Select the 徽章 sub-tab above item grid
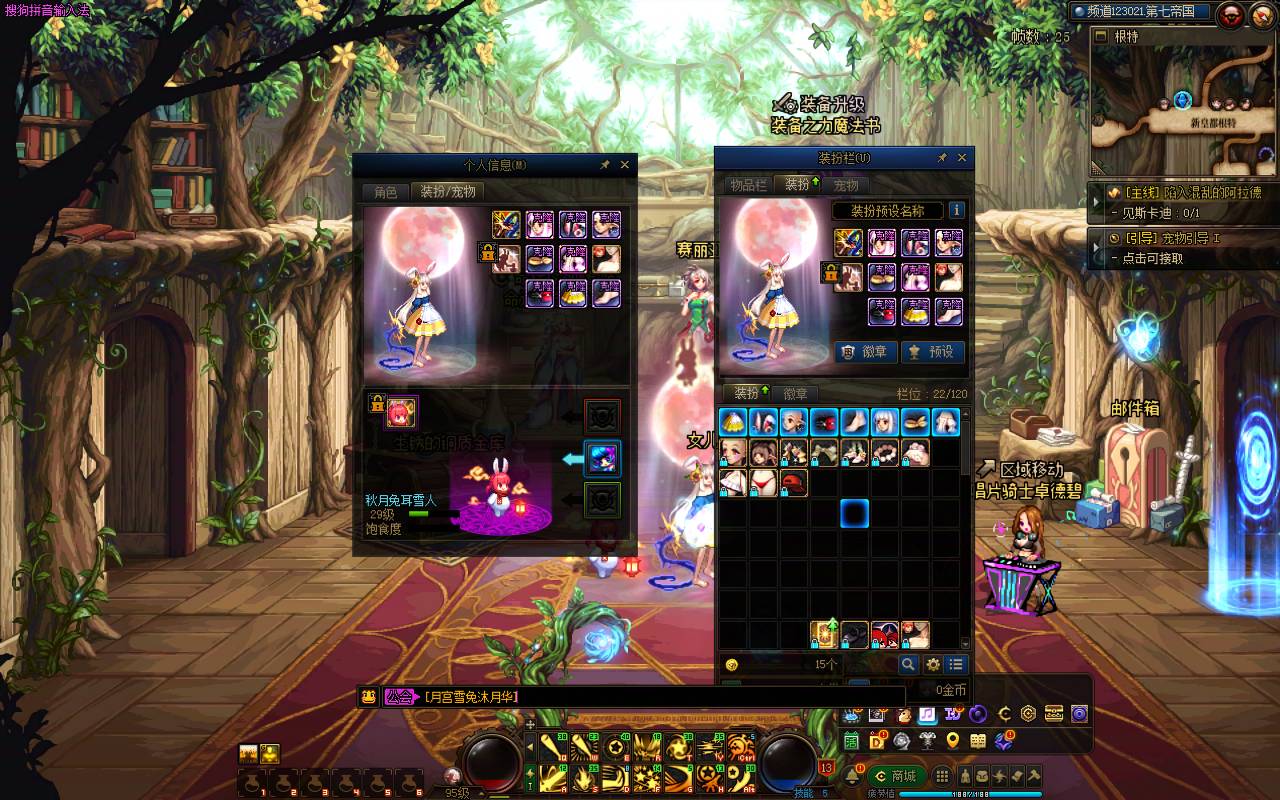1280x800 pixels. pyautogui.click(x=795, y=394)
